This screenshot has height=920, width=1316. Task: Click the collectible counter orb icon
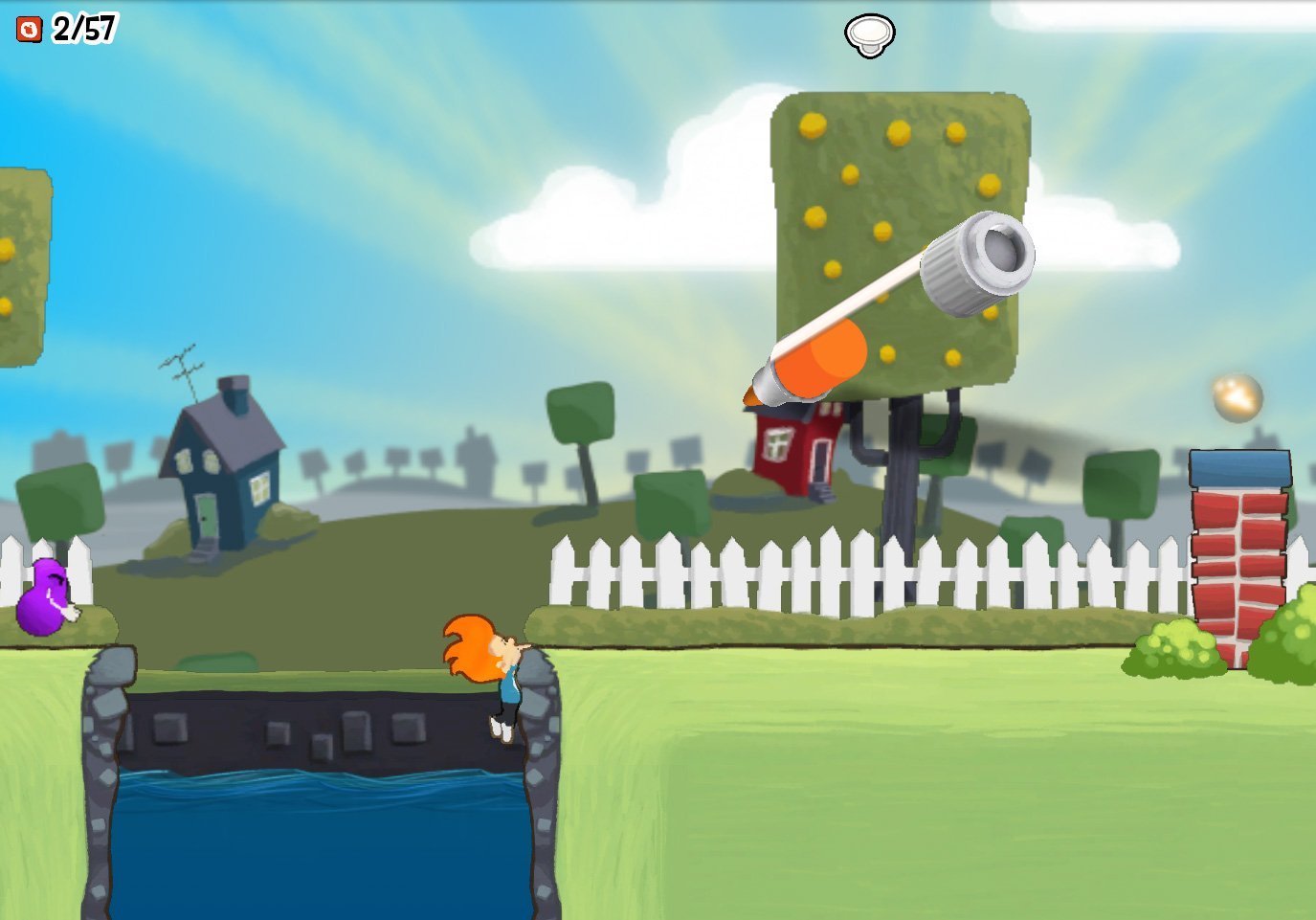[x=28, y=28]
